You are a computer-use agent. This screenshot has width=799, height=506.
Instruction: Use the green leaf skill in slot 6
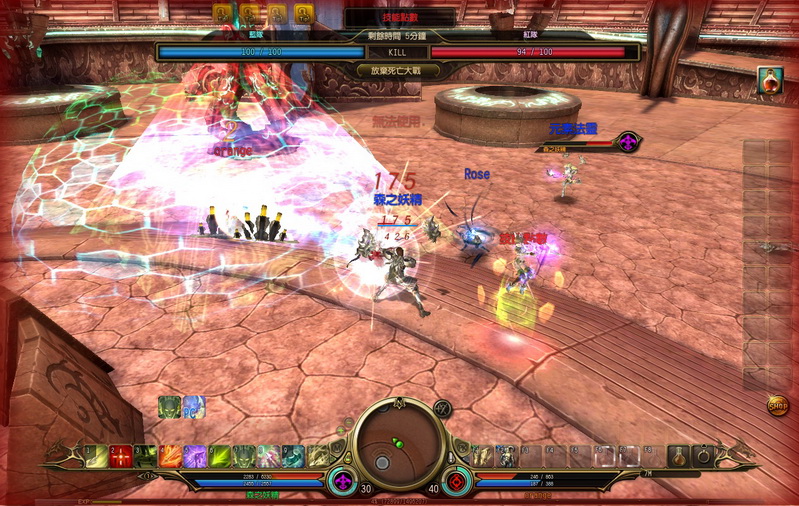219,456
